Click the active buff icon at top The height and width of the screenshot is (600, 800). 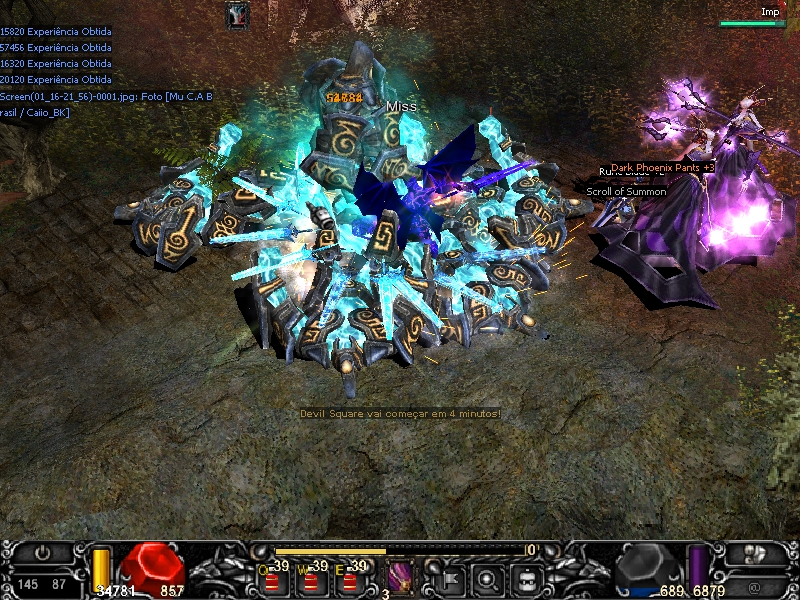coord(237,15)
